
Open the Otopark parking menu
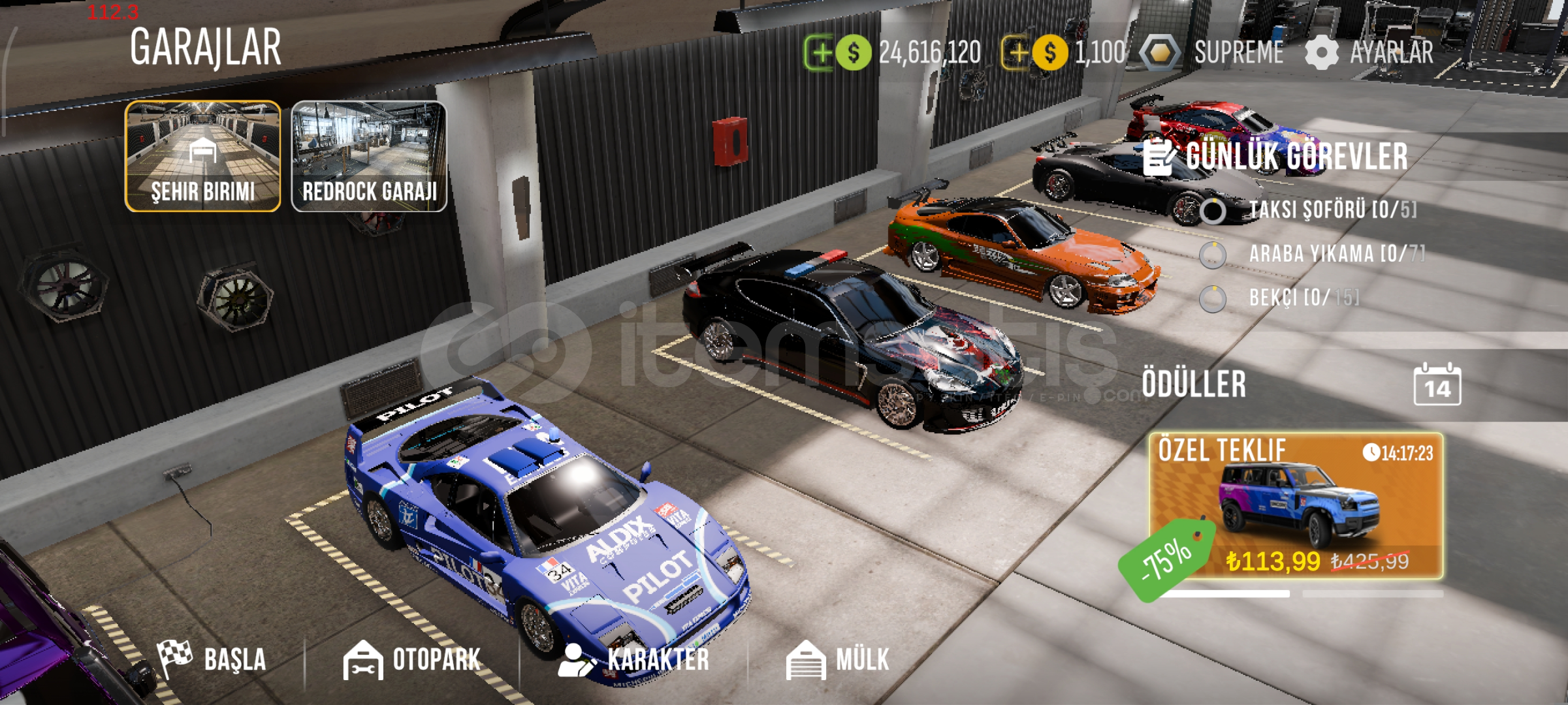point(413,659)
